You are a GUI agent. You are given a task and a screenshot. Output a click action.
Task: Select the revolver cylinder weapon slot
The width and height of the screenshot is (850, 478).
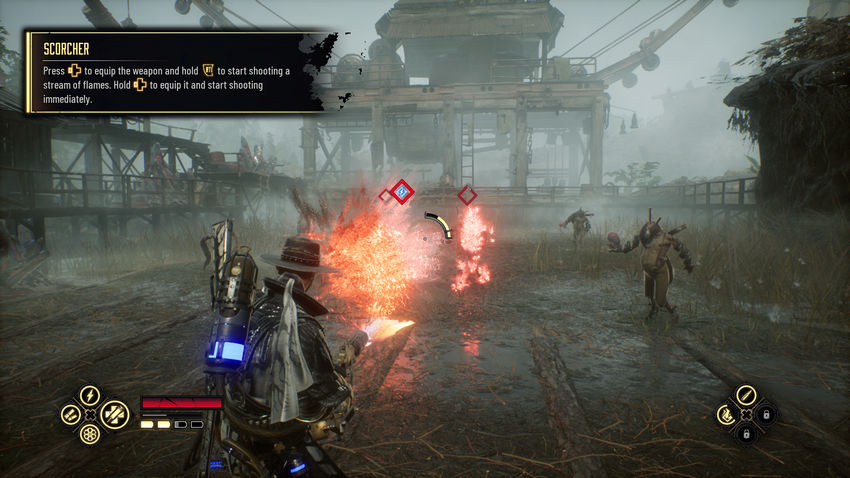tap(89, 434)
